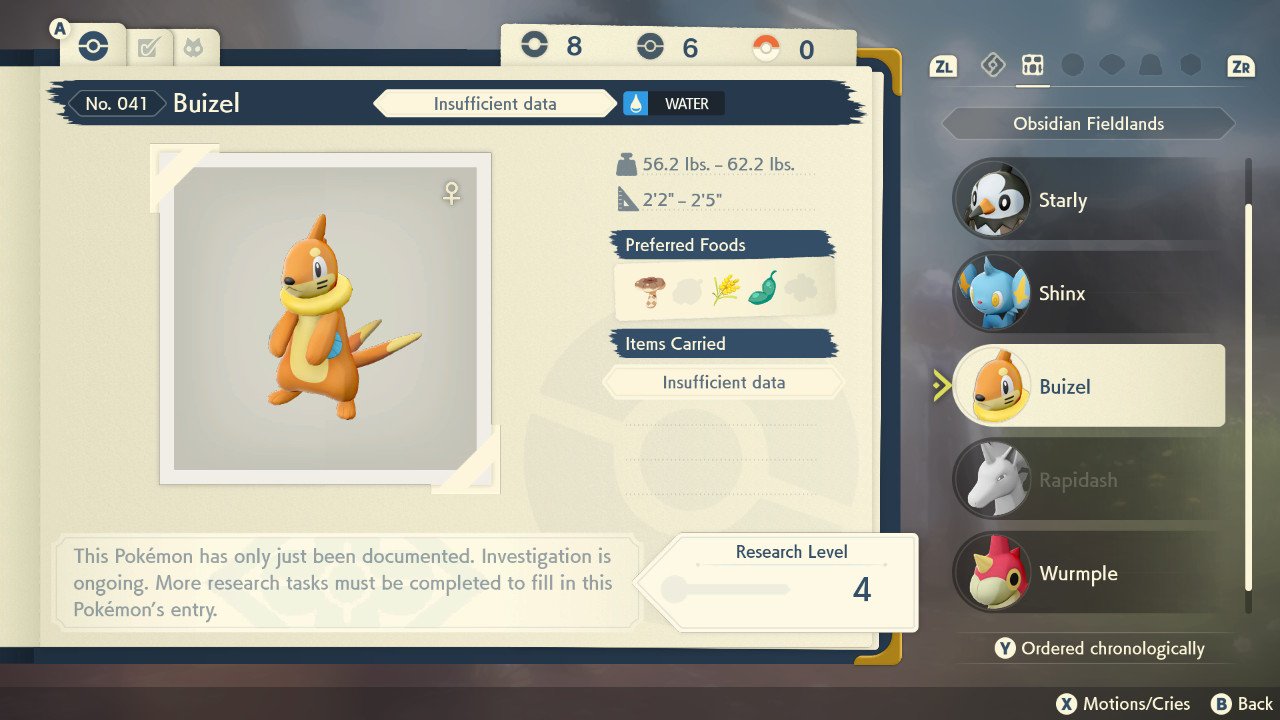Click the Water type badge

[x=673, y=104]
